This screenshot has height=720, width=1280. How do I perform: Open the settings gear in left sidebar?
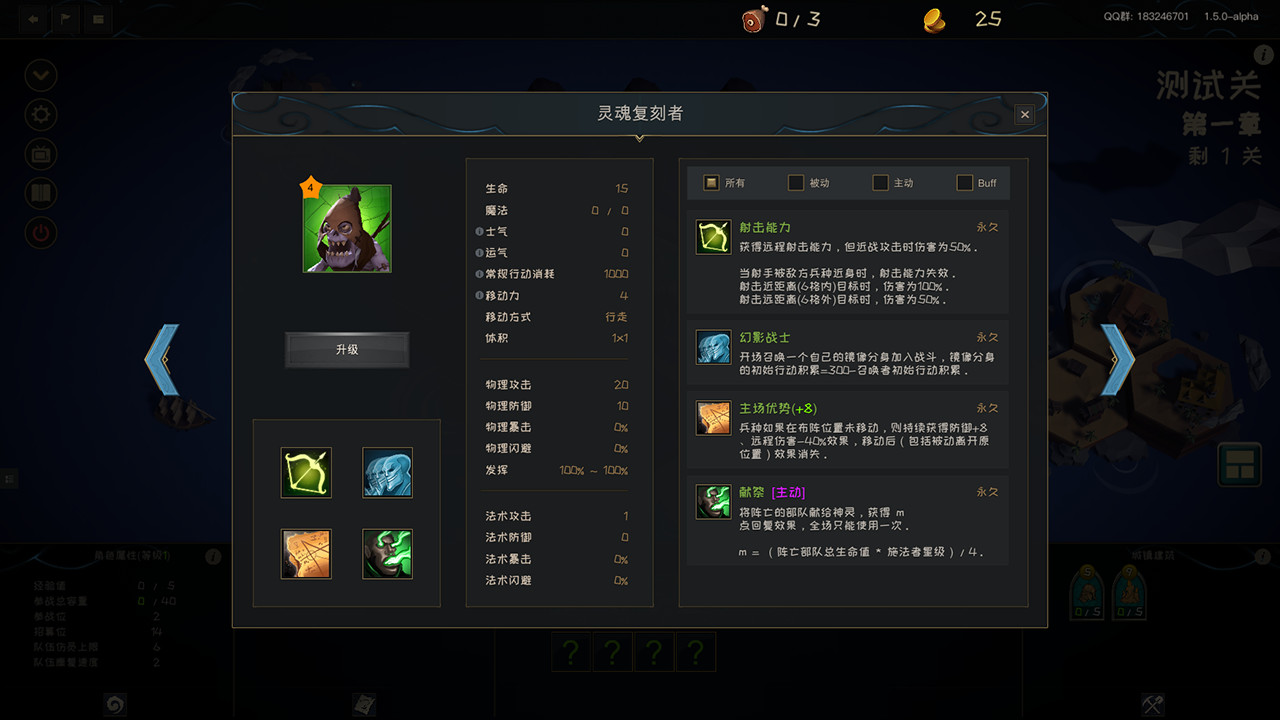(40, 114)
